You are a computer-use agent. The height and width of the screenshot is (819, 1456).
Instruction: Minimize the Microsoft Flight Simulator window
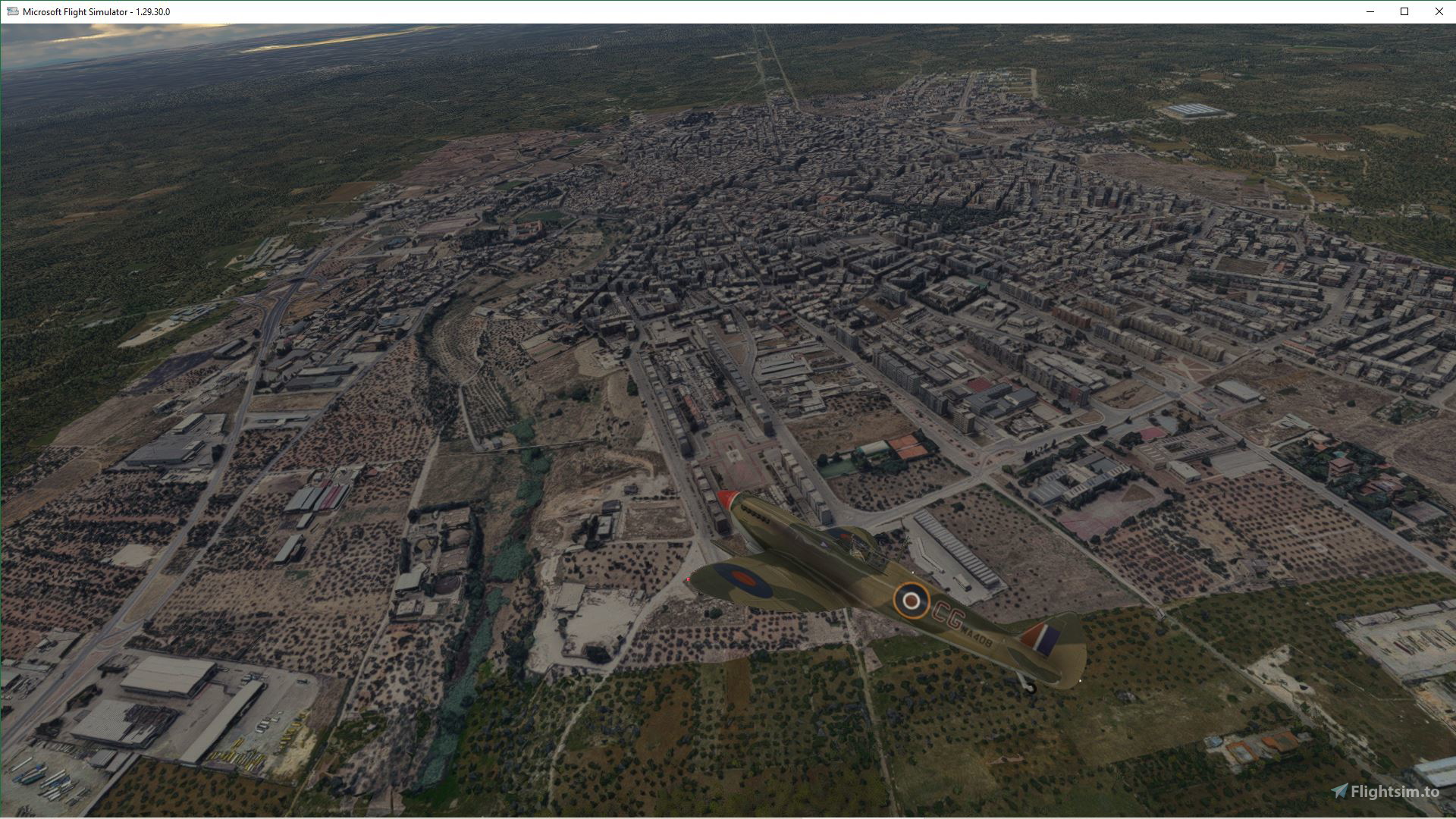point(1369,11)
